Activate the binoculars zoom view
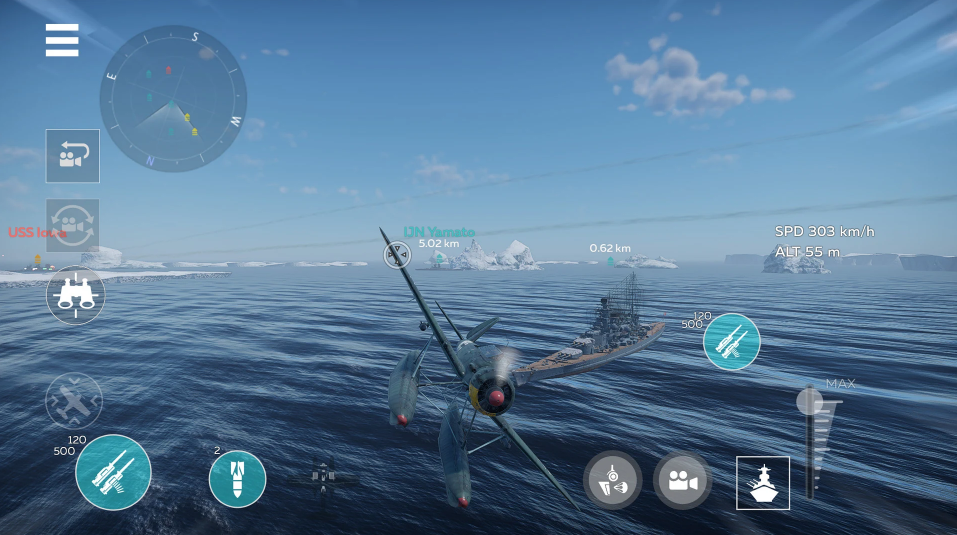 coord(75,295)
